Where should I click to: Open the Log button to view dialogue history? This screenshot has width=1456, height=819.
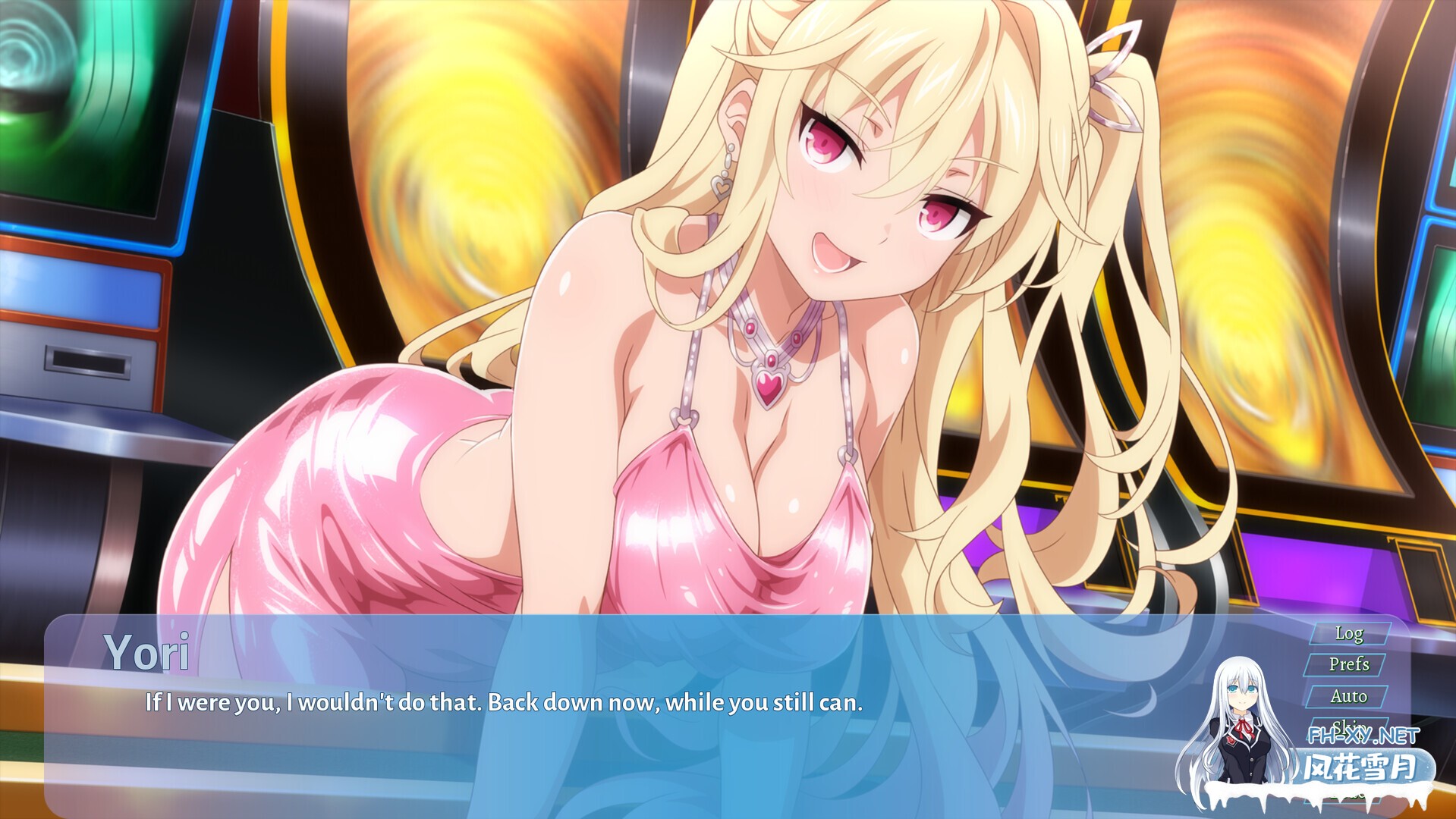pos(1348,634)
